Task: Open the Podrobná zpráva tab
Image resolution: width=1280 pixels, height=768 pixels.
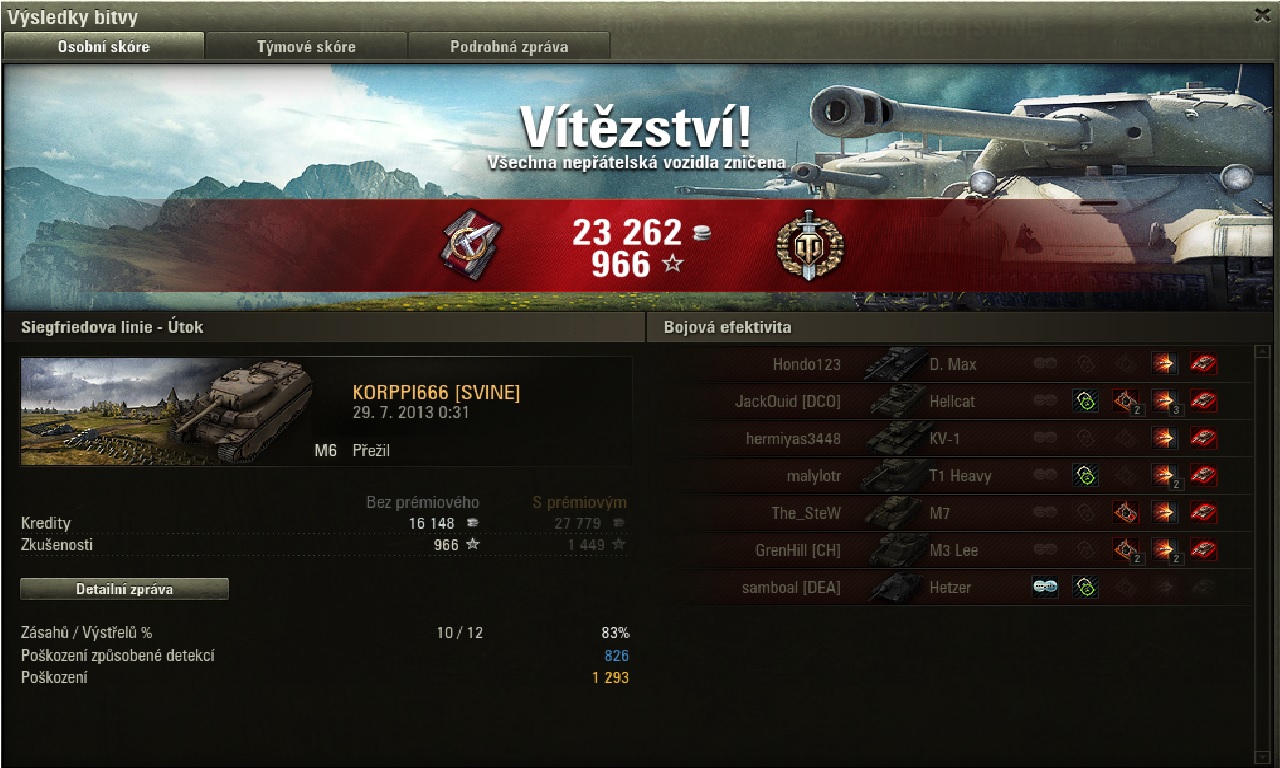Action: tap(509, 46)
